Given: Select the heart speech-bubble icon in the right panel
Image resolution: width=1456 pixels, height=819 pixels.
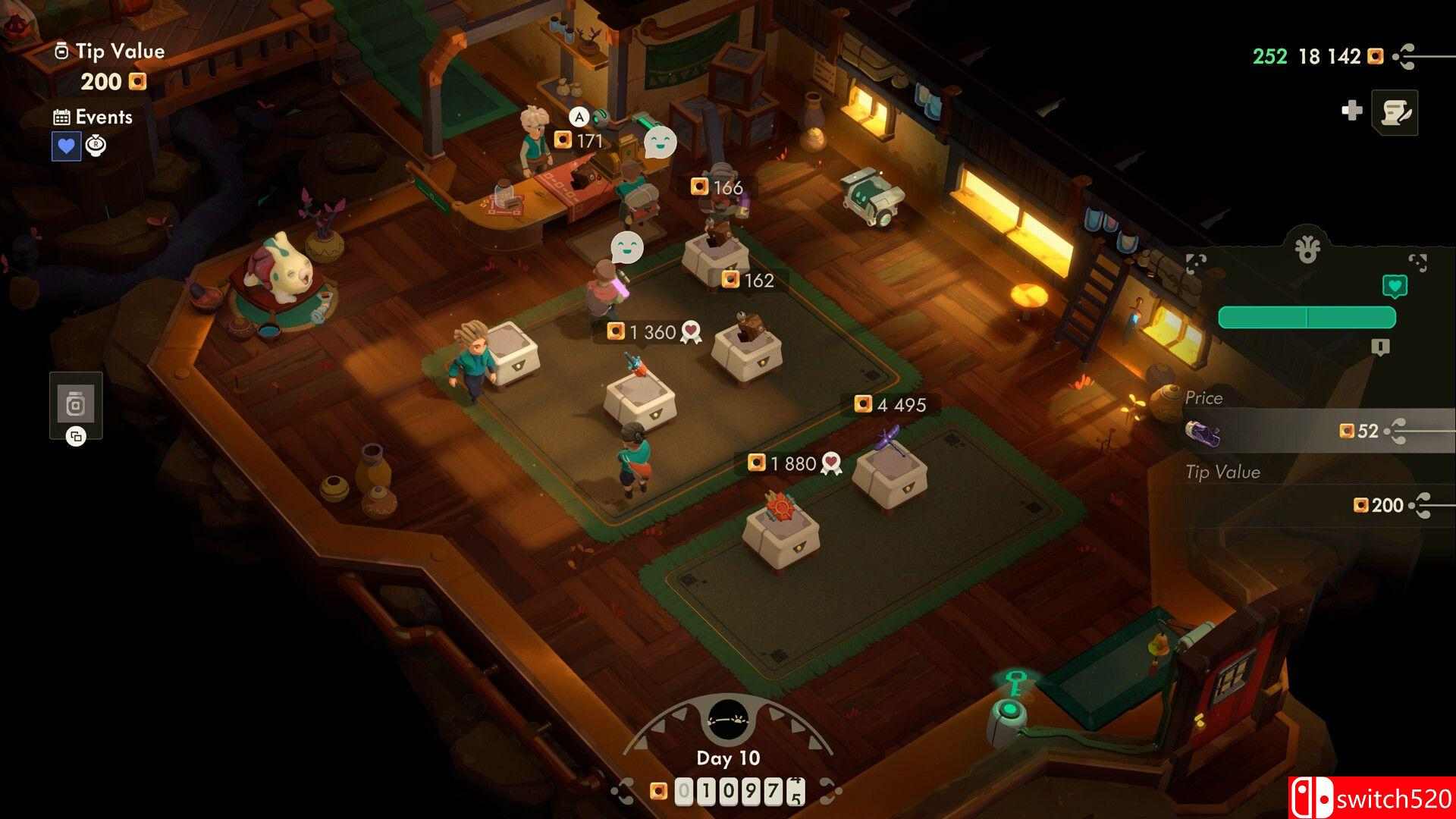Looking at the screenshot, I should [1395, 287].
